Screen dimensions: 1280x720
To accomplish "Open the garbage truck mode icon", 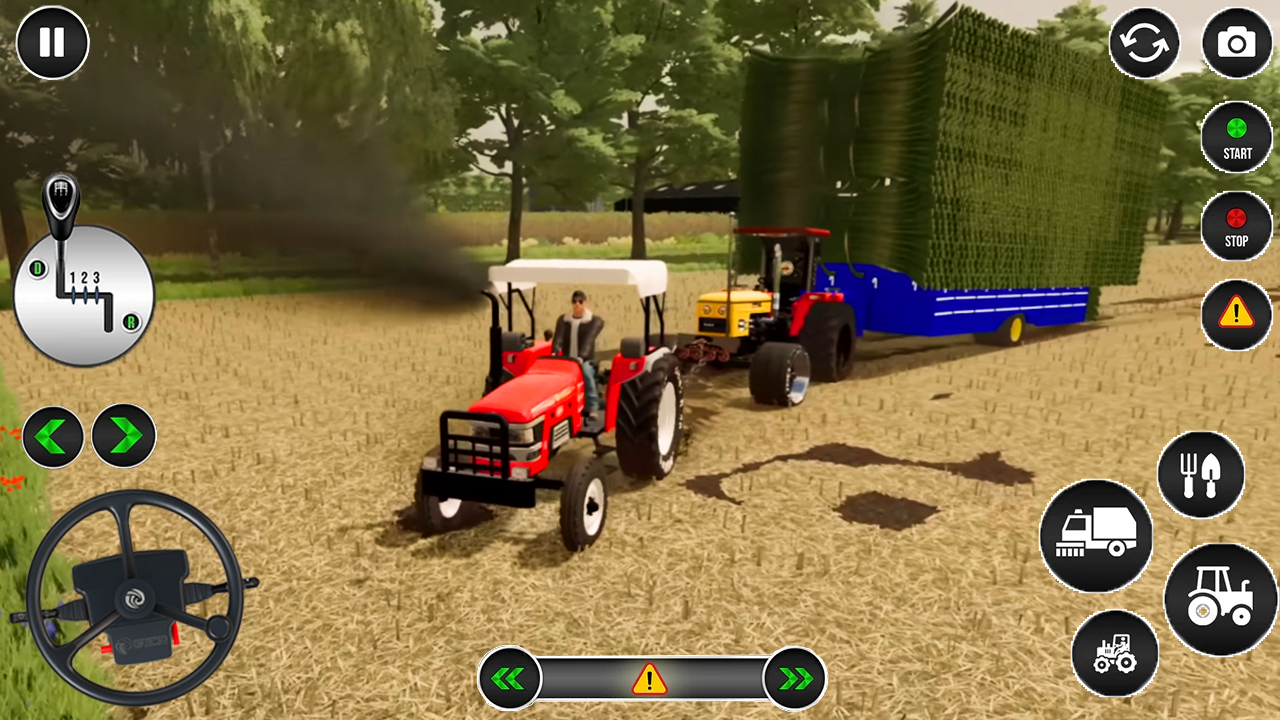I will point(1098,535).
